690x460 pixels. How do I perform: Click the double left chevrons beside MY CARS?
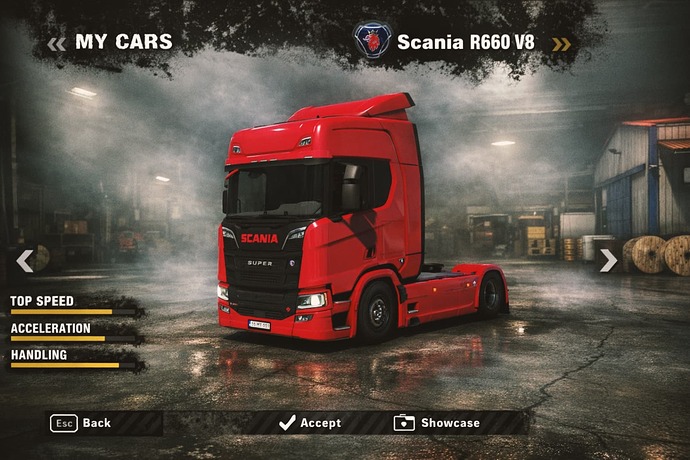pyautogui.click(x=56, y=43)
